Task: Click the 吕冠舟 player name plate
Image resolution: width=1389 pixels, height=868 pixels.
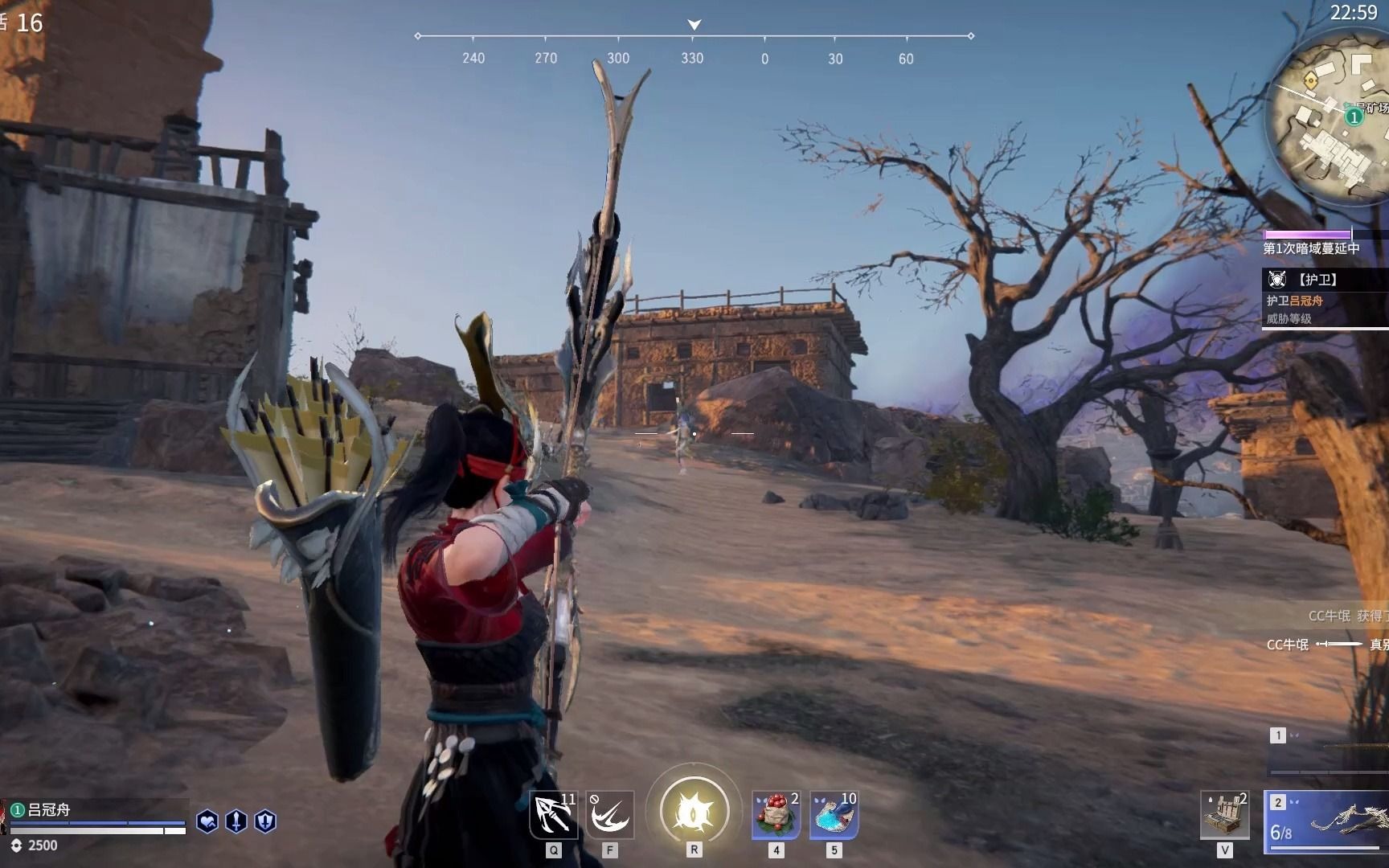Action: (48, 810)
